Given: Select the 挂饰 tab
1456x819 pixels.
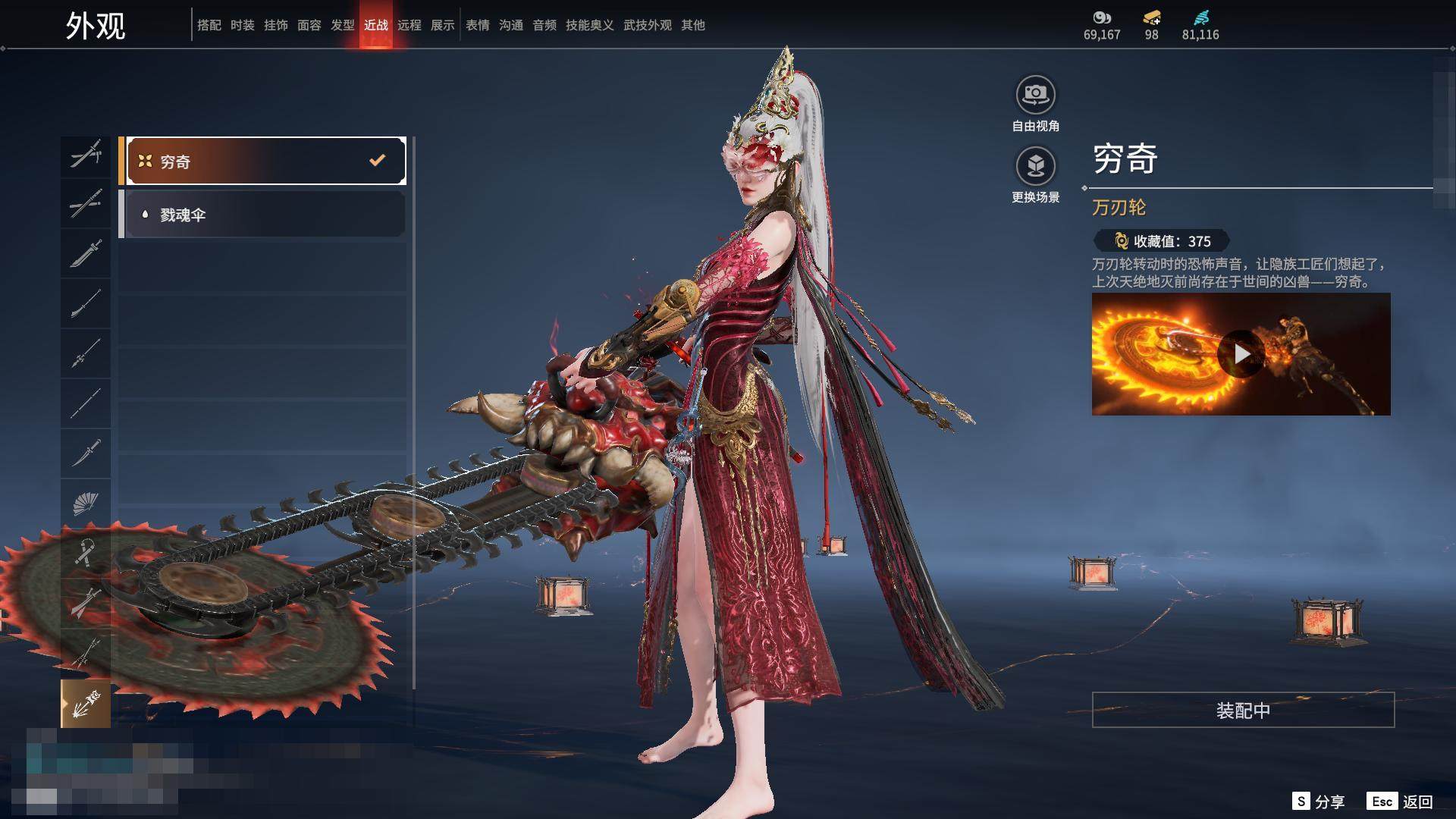Looking at the screenshot, I should point(276,25).
